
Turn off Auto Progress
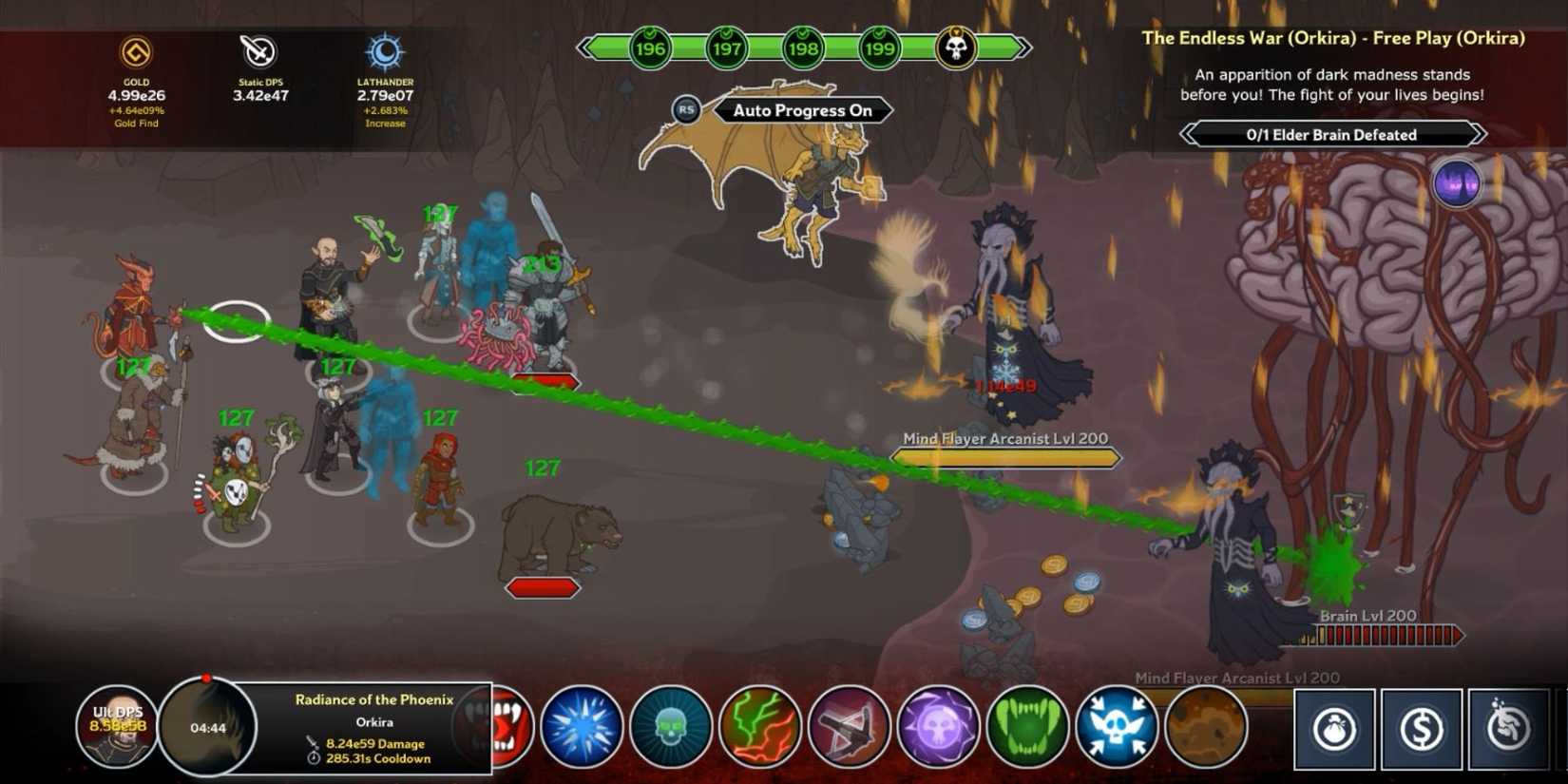(x=803, y=110)
